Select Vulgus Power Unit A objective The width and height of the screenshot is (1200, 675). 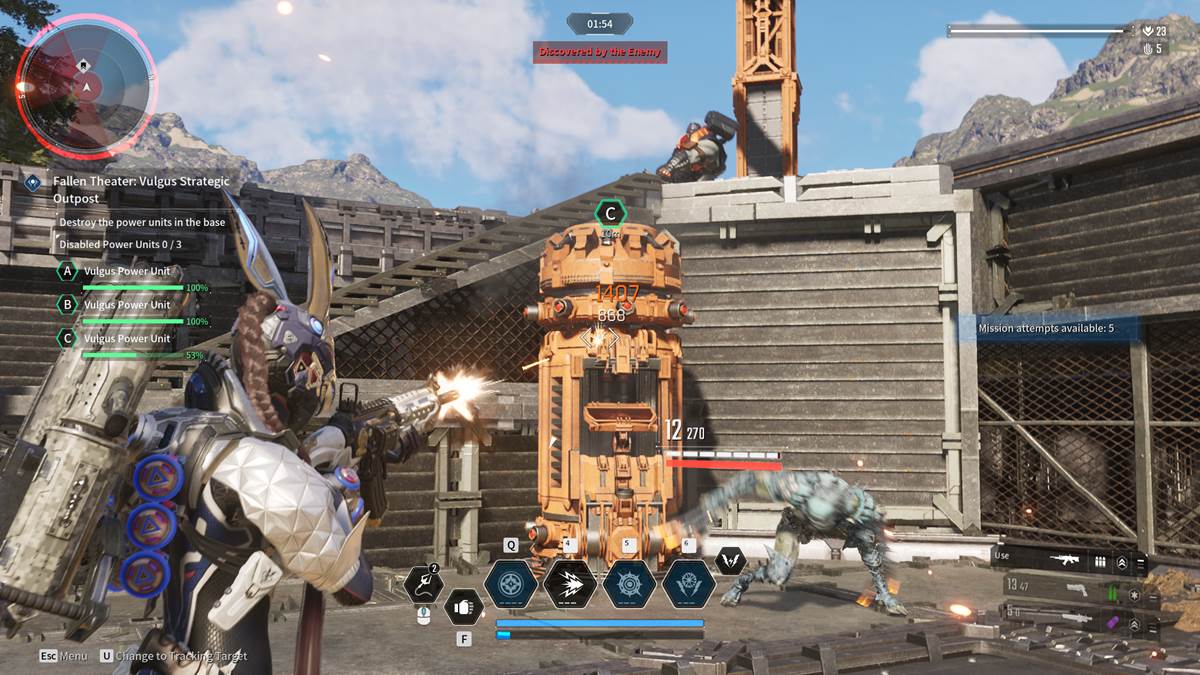point(126,271)
